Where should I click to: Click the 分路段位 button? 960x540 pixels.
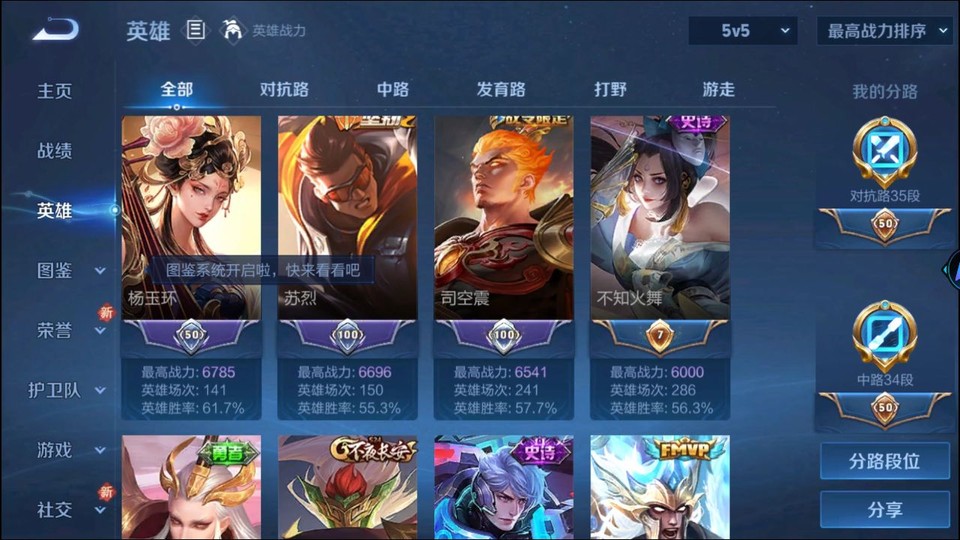click(884, 462)
